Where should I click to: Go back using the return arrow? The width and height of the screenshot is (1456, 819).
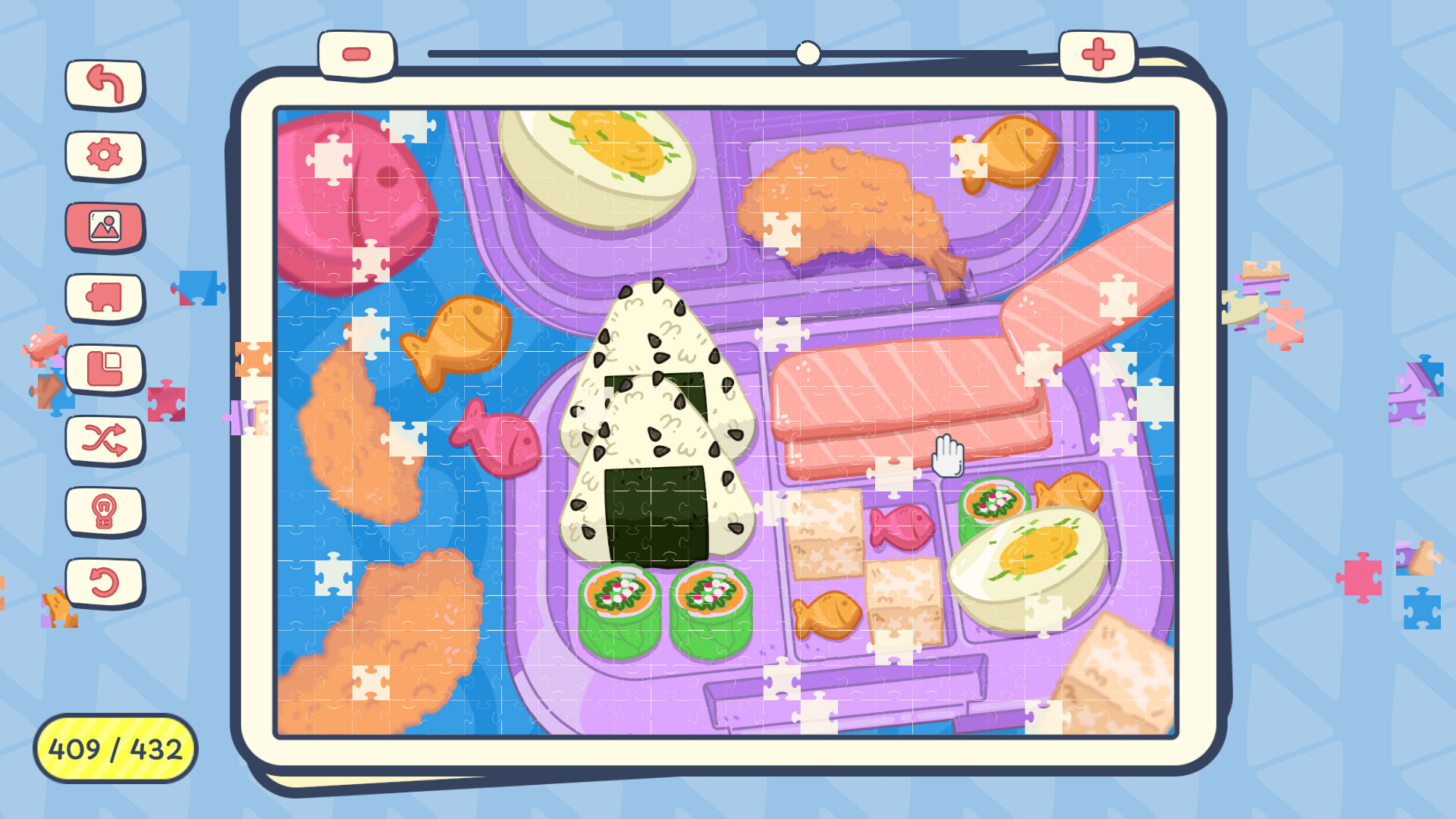coord(105,85)
